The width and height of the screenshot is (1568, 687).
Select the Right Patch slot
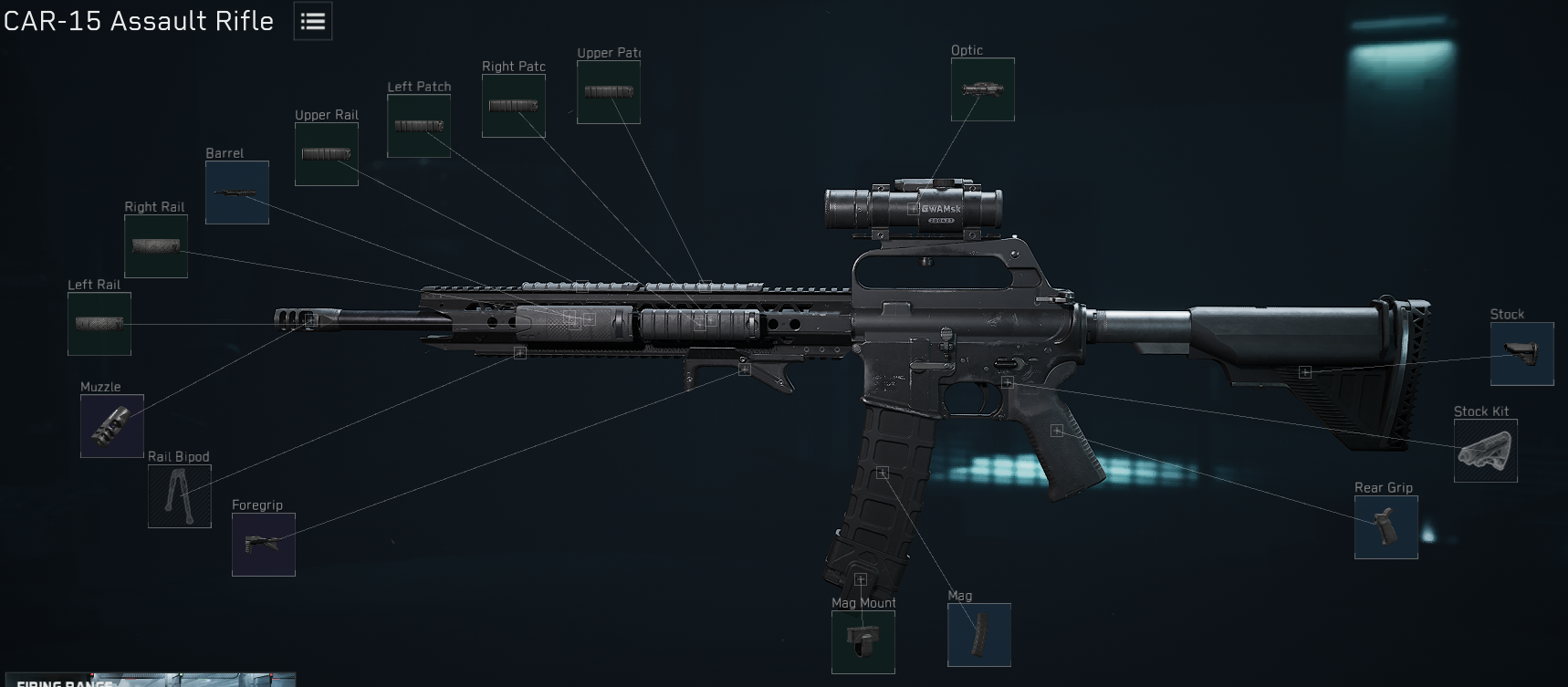pos(514,106)
